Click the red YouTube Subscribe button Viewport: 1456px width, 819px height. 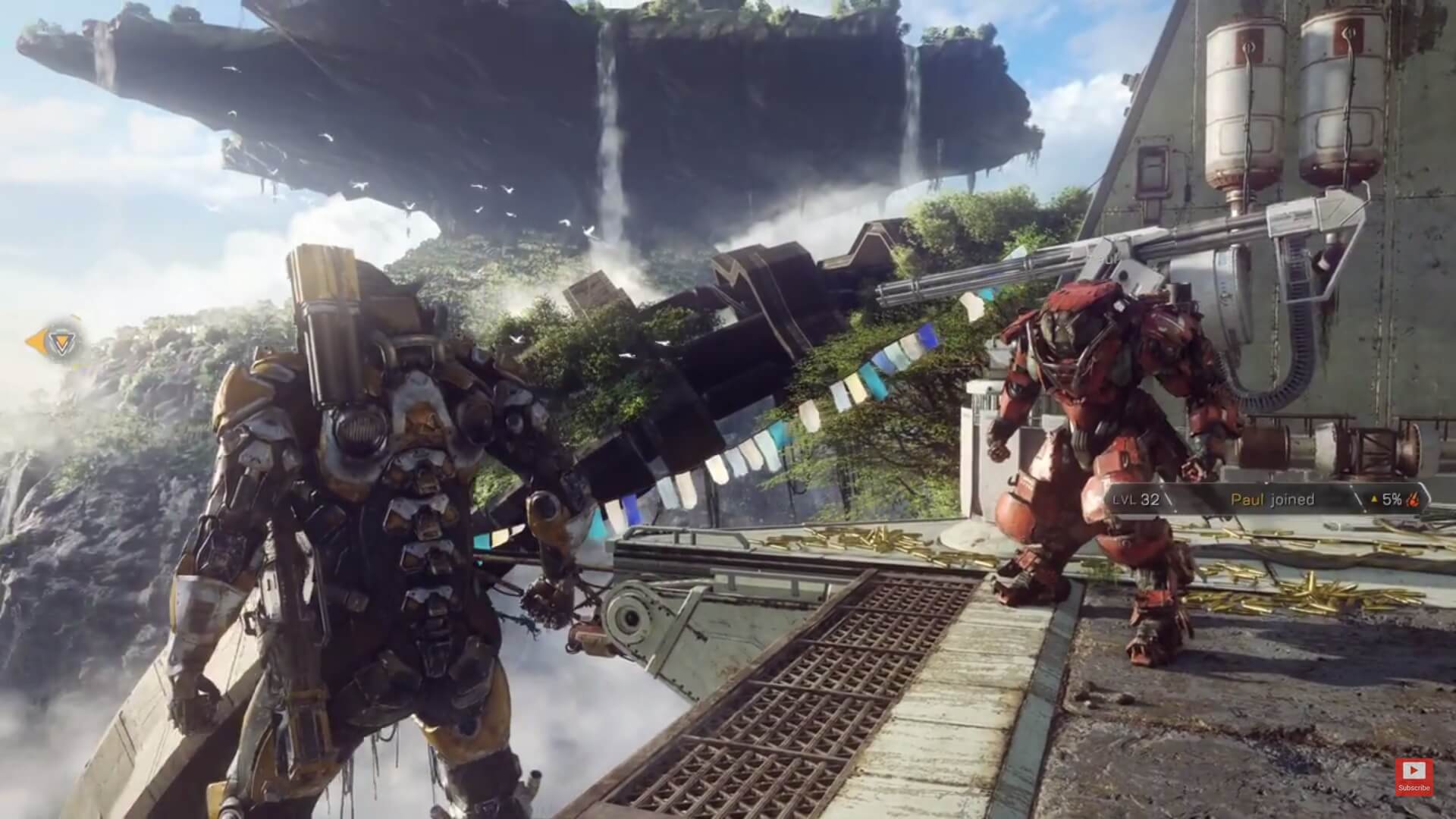pos(1414,777)
